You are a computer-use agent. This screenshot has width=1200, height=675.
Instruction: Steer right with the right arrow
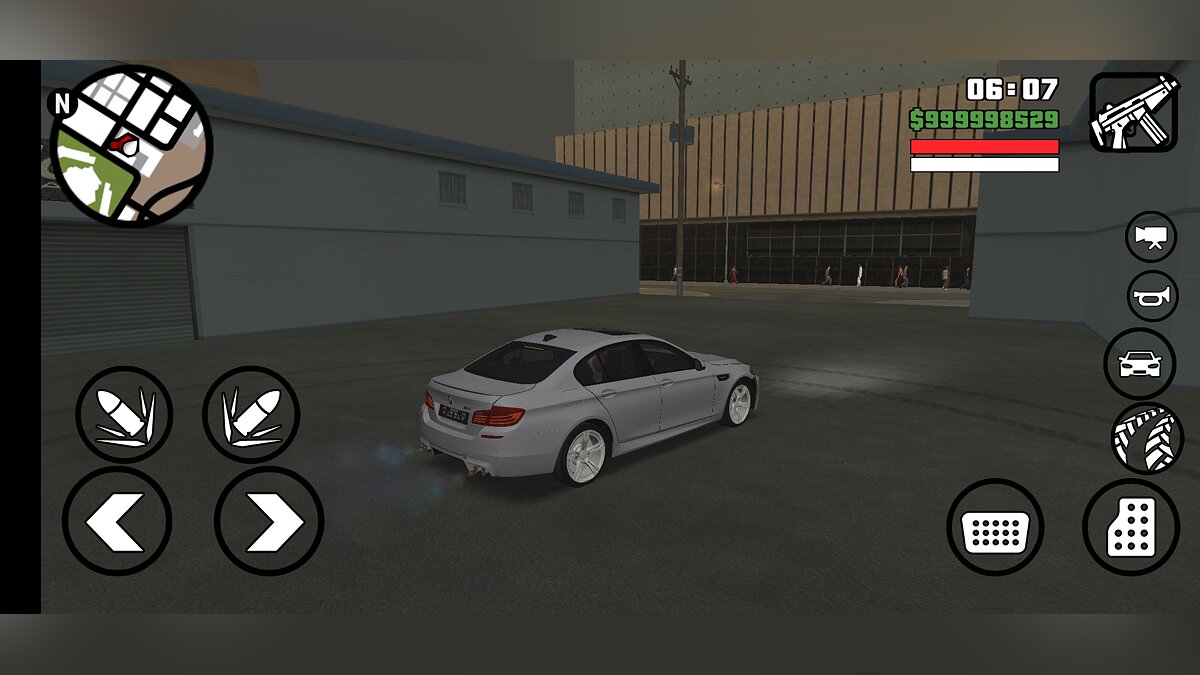click(x=268, y=521)
